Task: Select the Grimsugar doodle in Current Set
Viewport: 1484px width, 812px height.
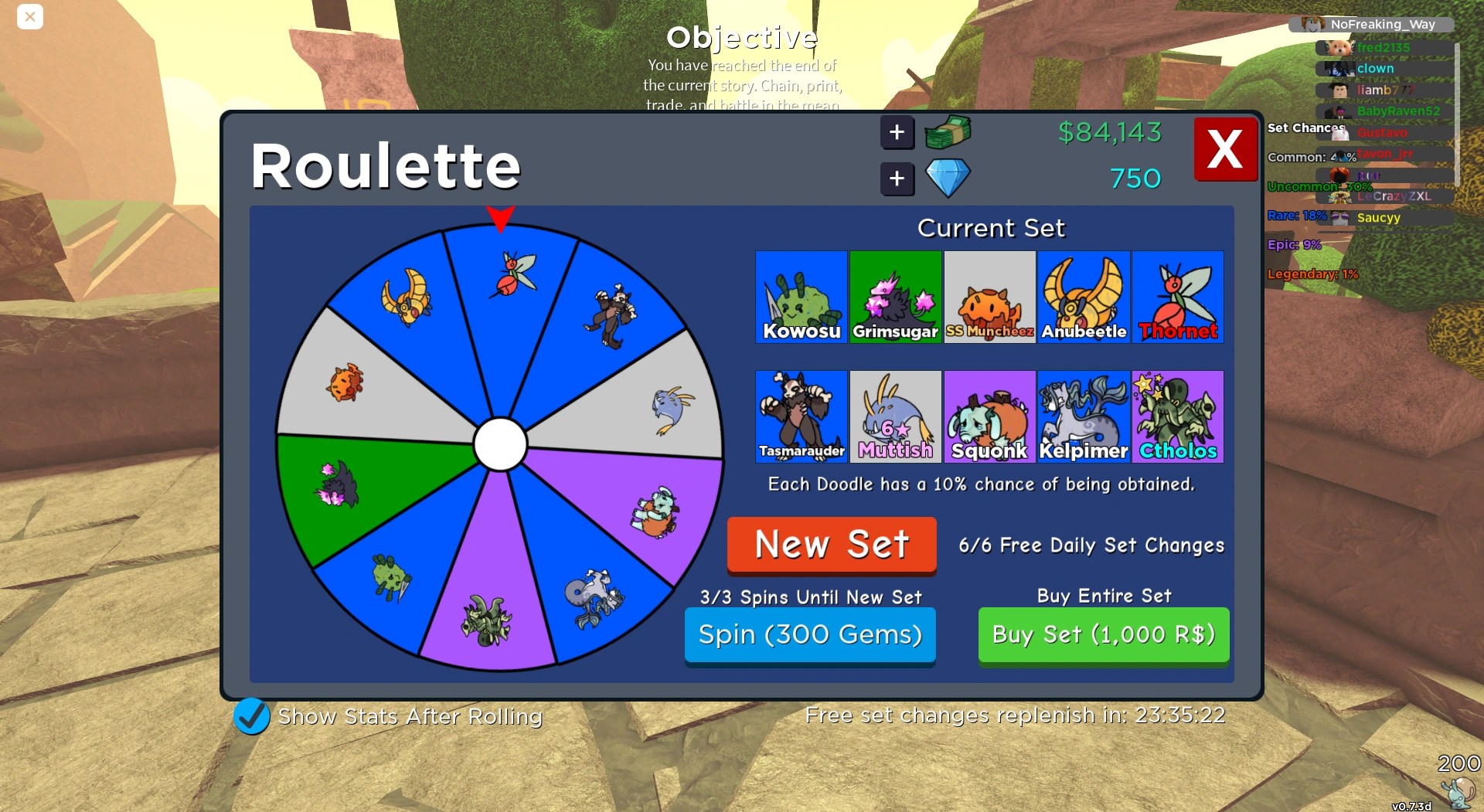Action: [x=895, y=297]
